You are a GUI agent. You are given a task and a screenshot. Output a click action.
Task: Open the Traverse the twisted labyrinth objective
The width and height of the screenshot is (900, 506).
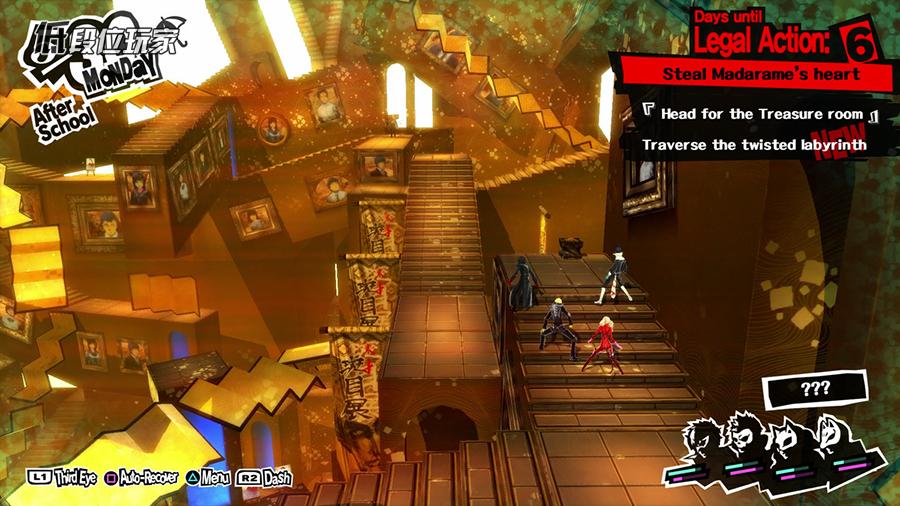coord(754,145)
